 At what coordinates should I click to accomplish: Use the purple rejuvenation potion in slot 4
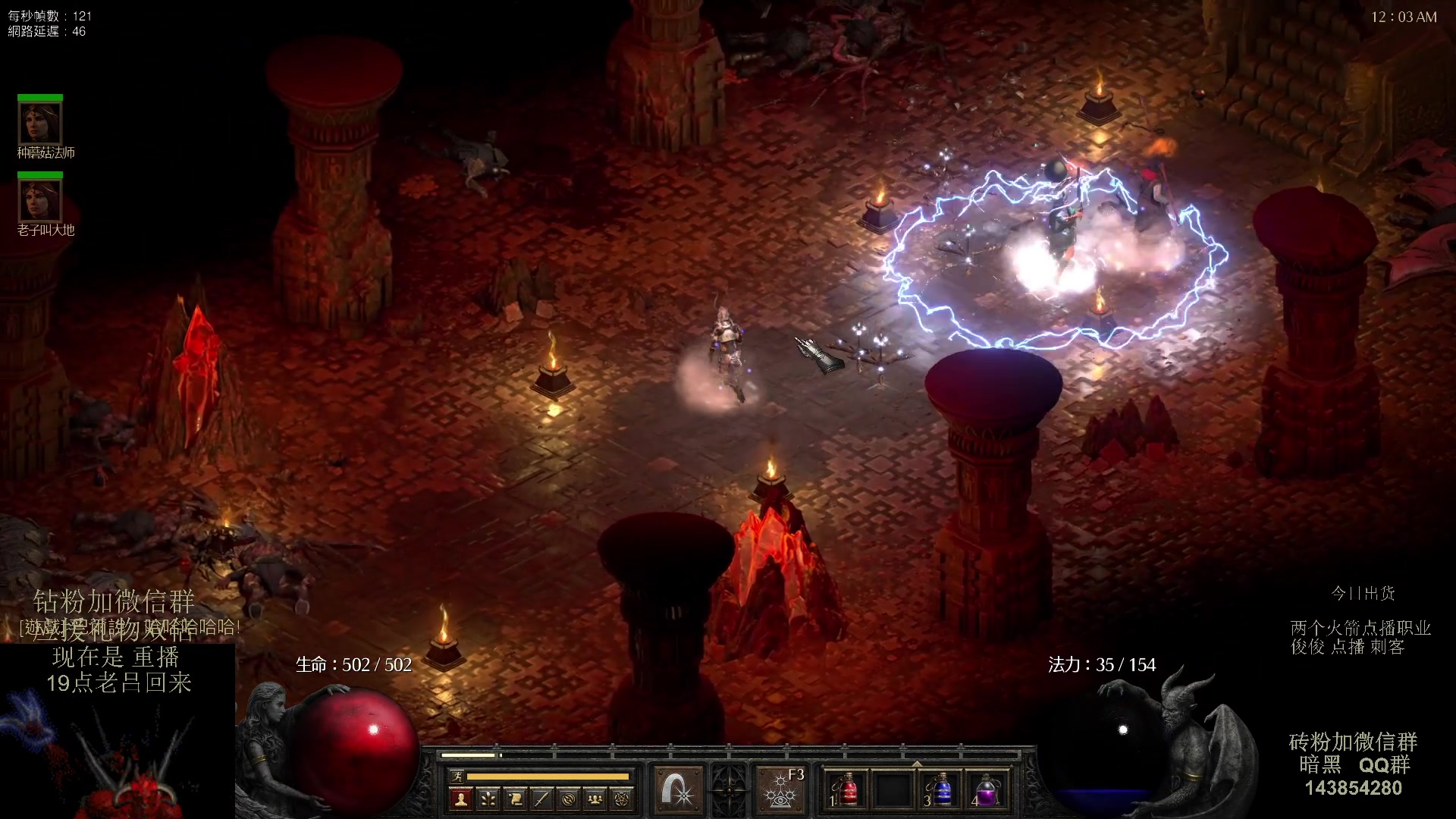pyautogui.click(x=986, y=790)
